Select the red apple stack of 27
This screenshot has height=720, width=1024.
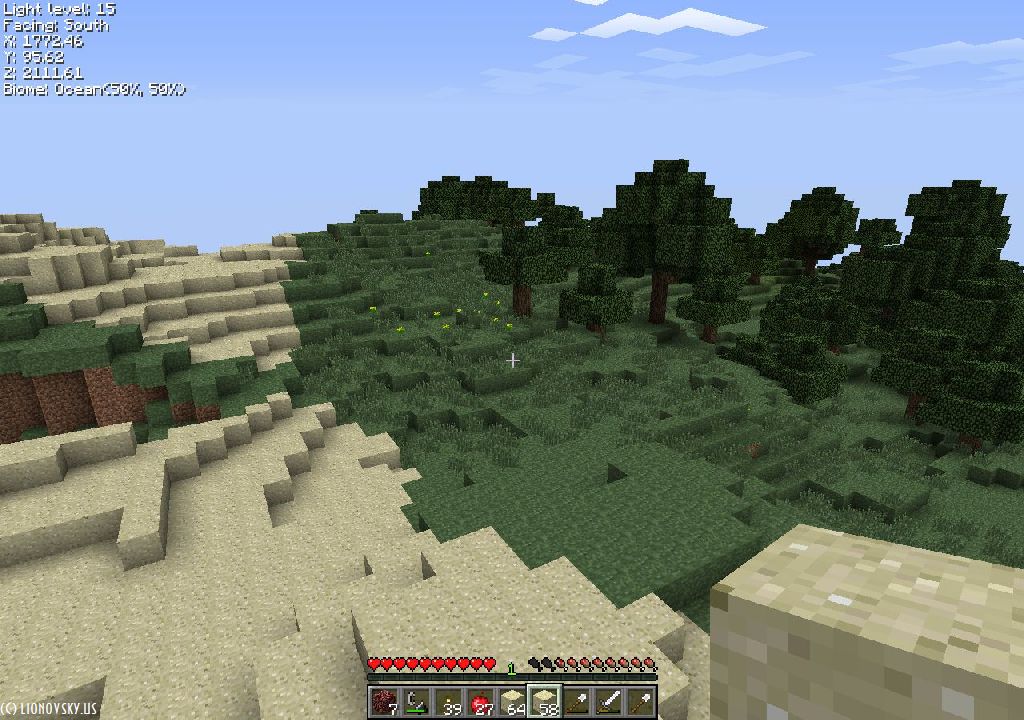481,702
